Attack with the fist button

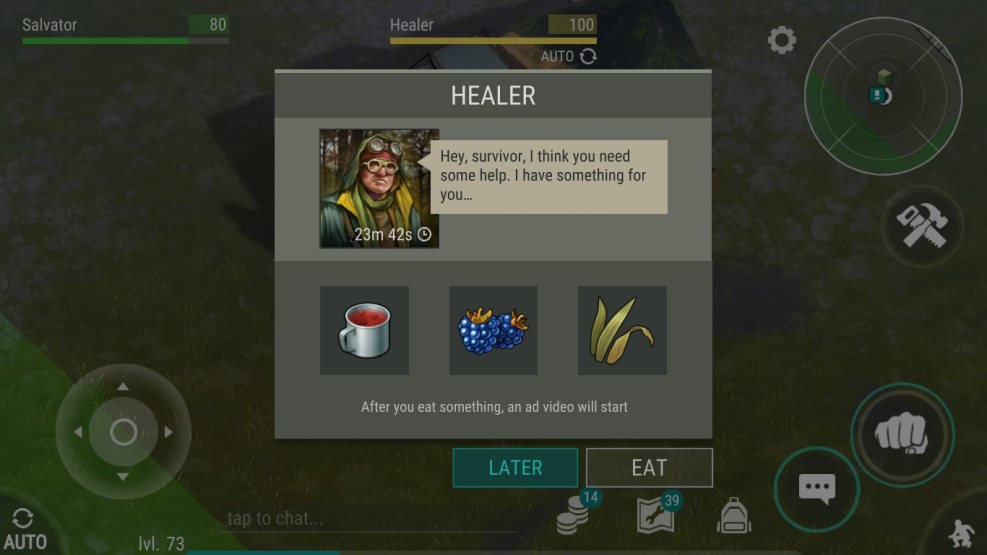pos(901,434)
